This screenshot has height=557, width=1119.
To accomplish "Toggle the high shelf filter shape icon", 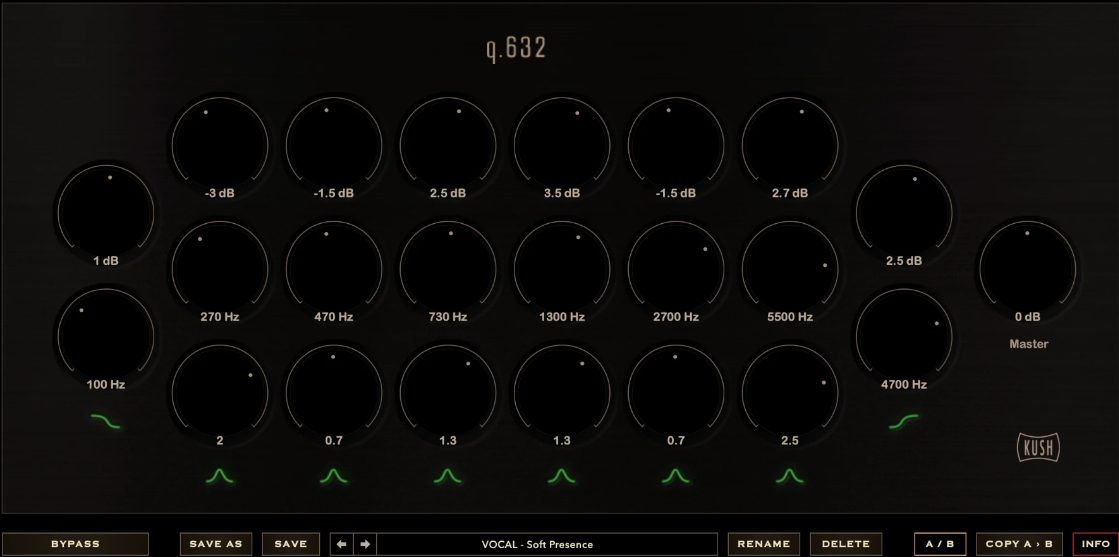I will pyautogui.click(x=903, y=421).
